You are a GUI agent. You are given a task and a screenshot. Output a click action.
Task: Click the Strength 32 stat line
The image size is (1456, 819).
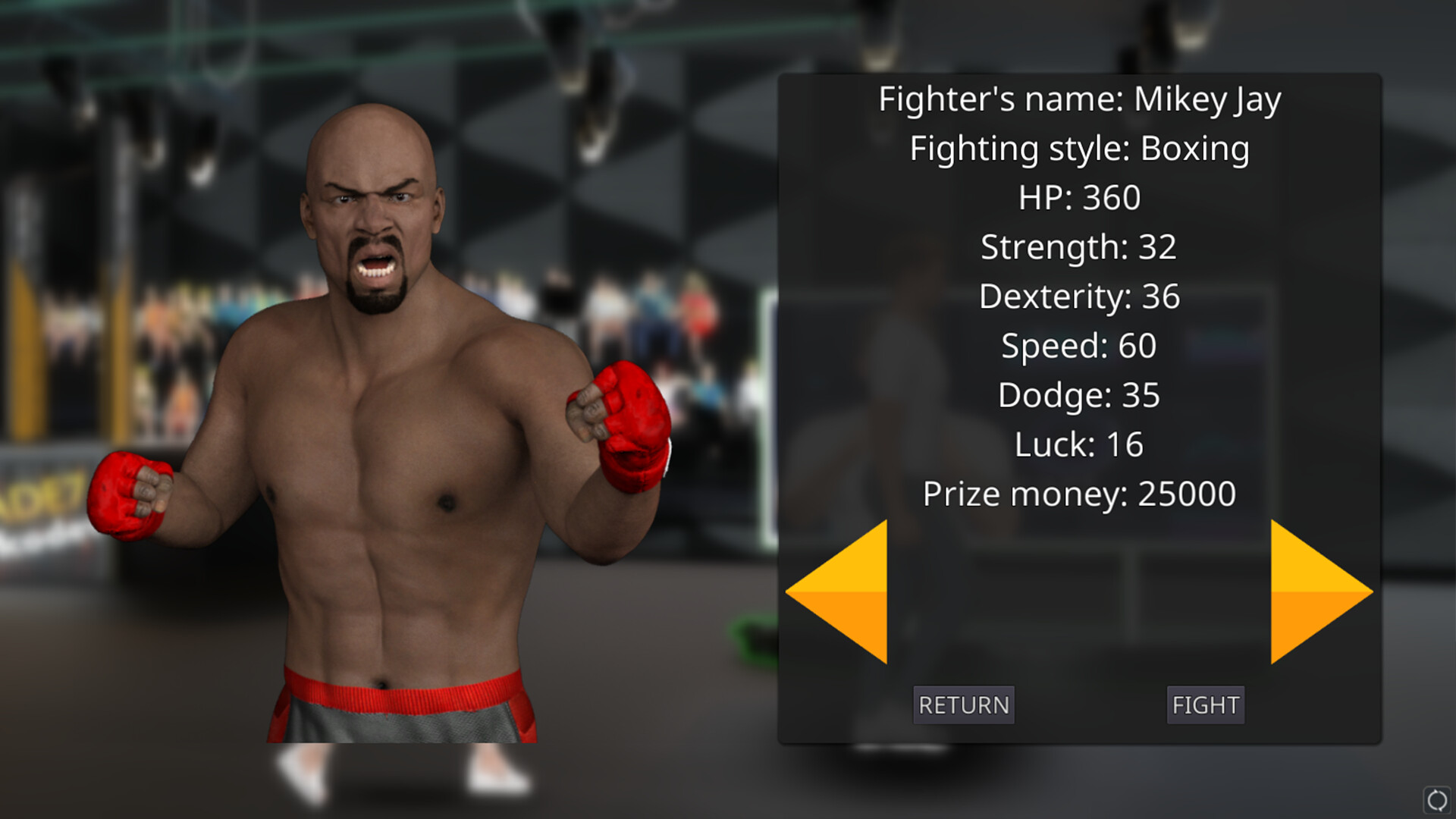[1079, 246]
